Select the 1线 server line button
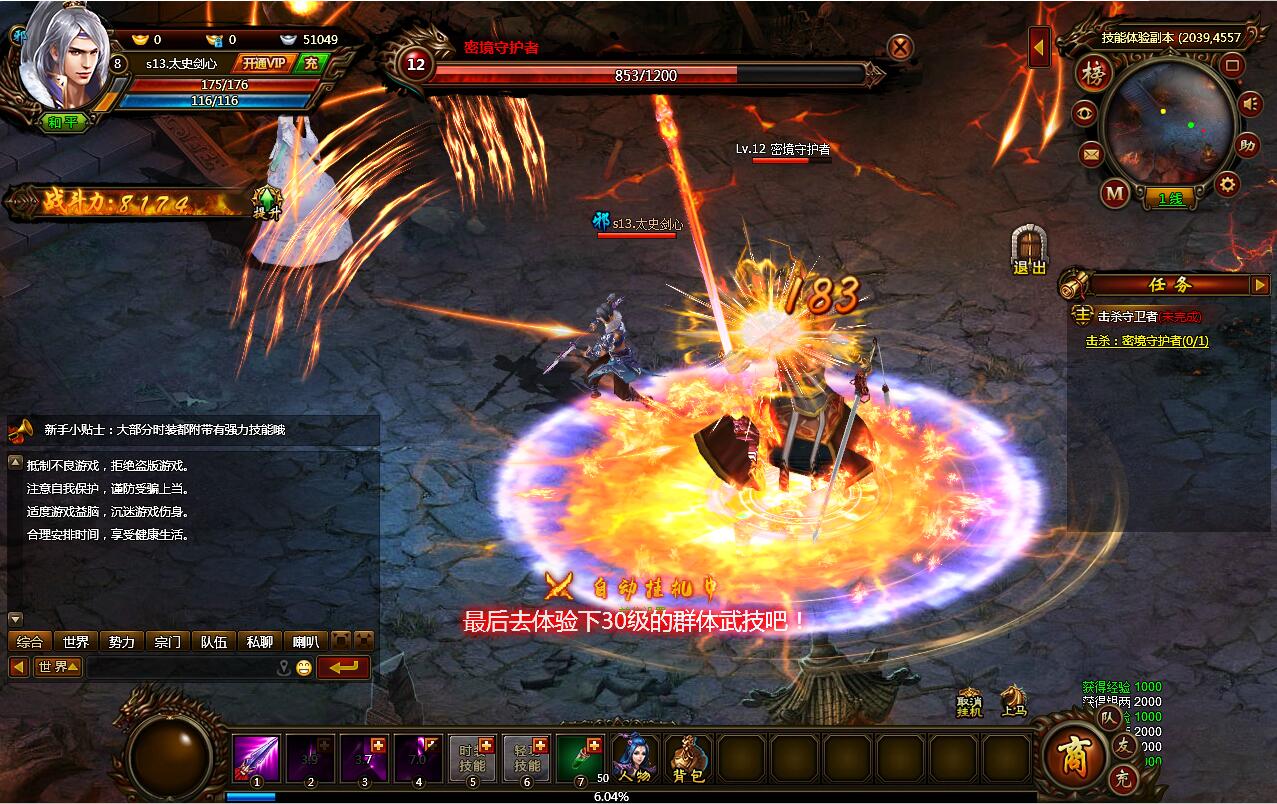Screen dimensions: 1277x804 [1169, 198]
